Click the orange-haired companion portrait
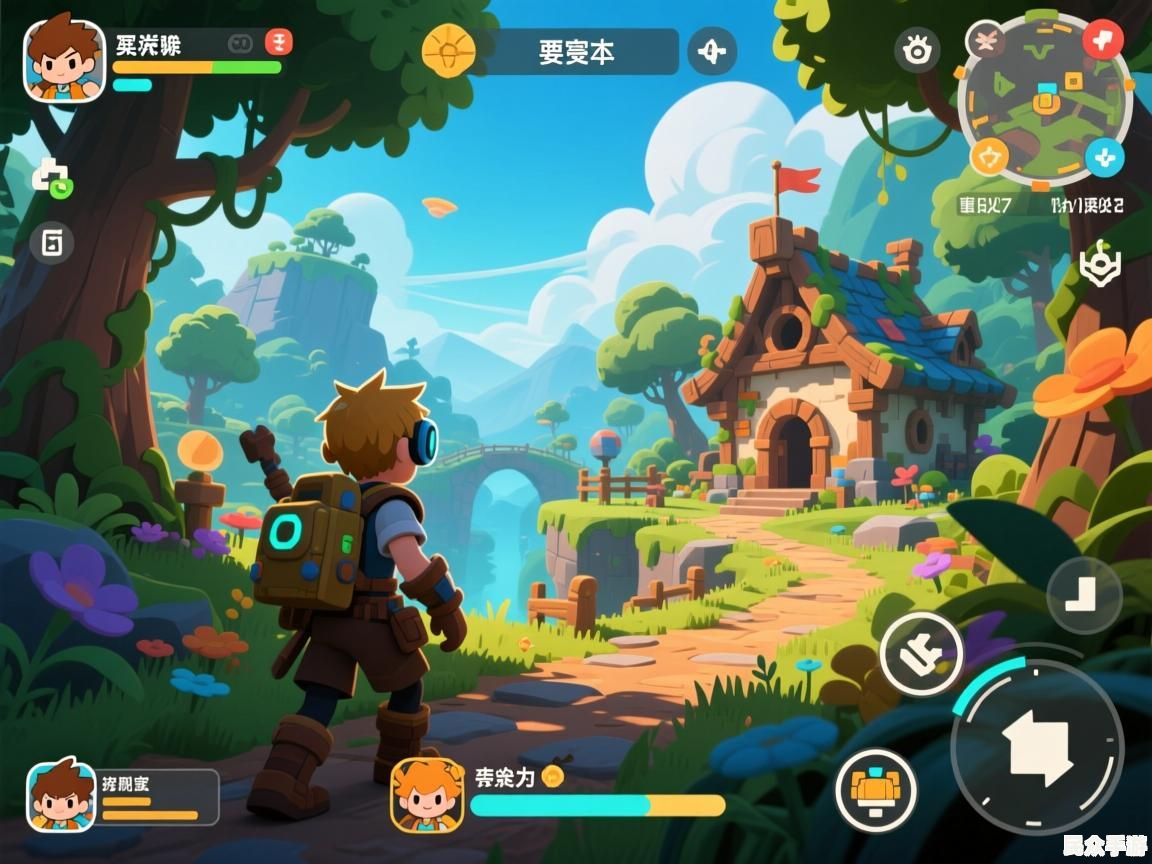Viewport: 1152px width, 864px height. (427, 795)
